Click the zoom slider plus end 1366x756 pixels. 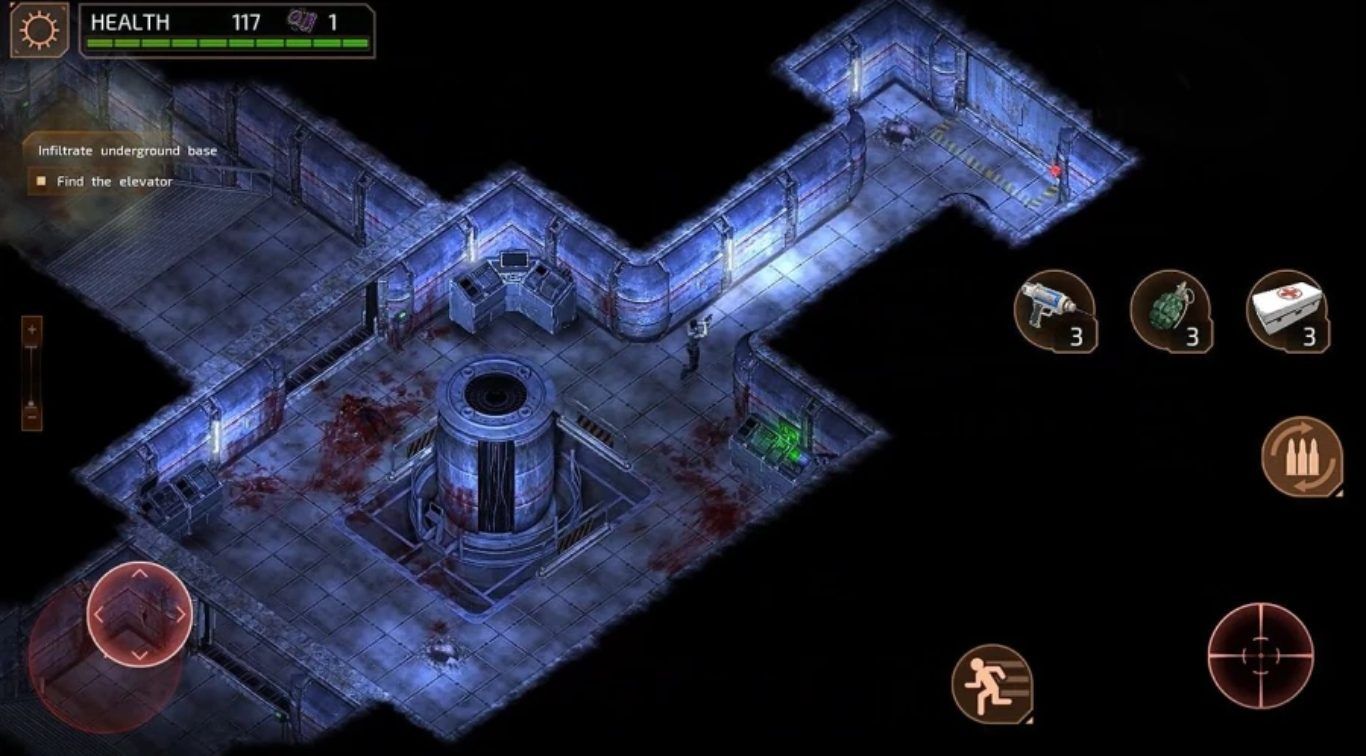(32, 329)
